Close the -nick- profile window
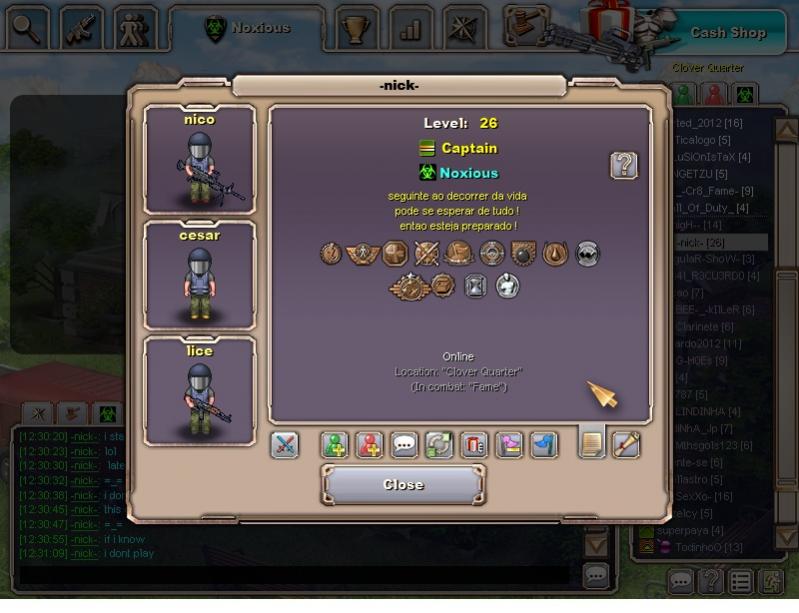 click(x=403, y=485)
